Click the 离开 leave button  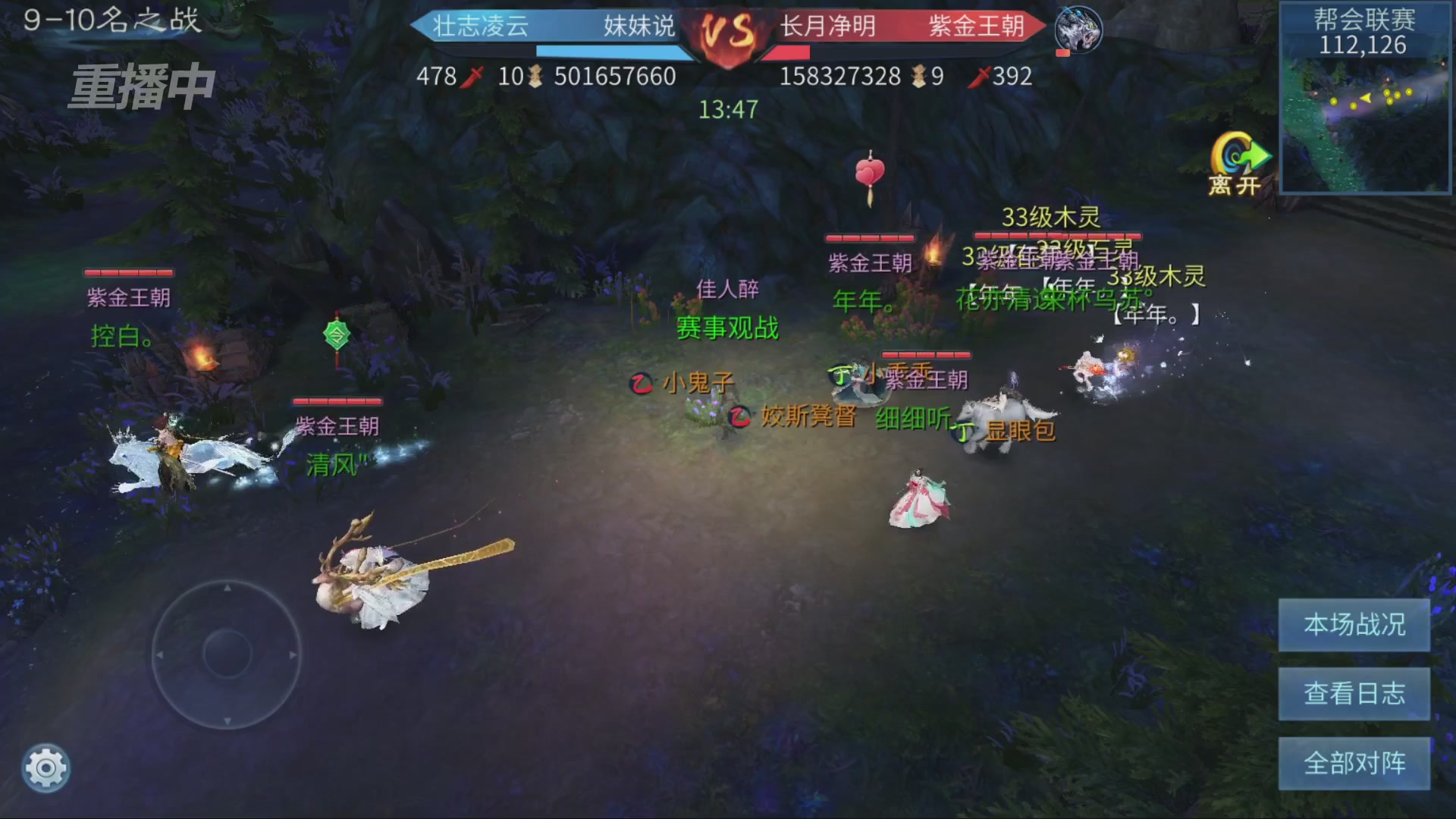pyautogui.click(x=1238, y=163)
